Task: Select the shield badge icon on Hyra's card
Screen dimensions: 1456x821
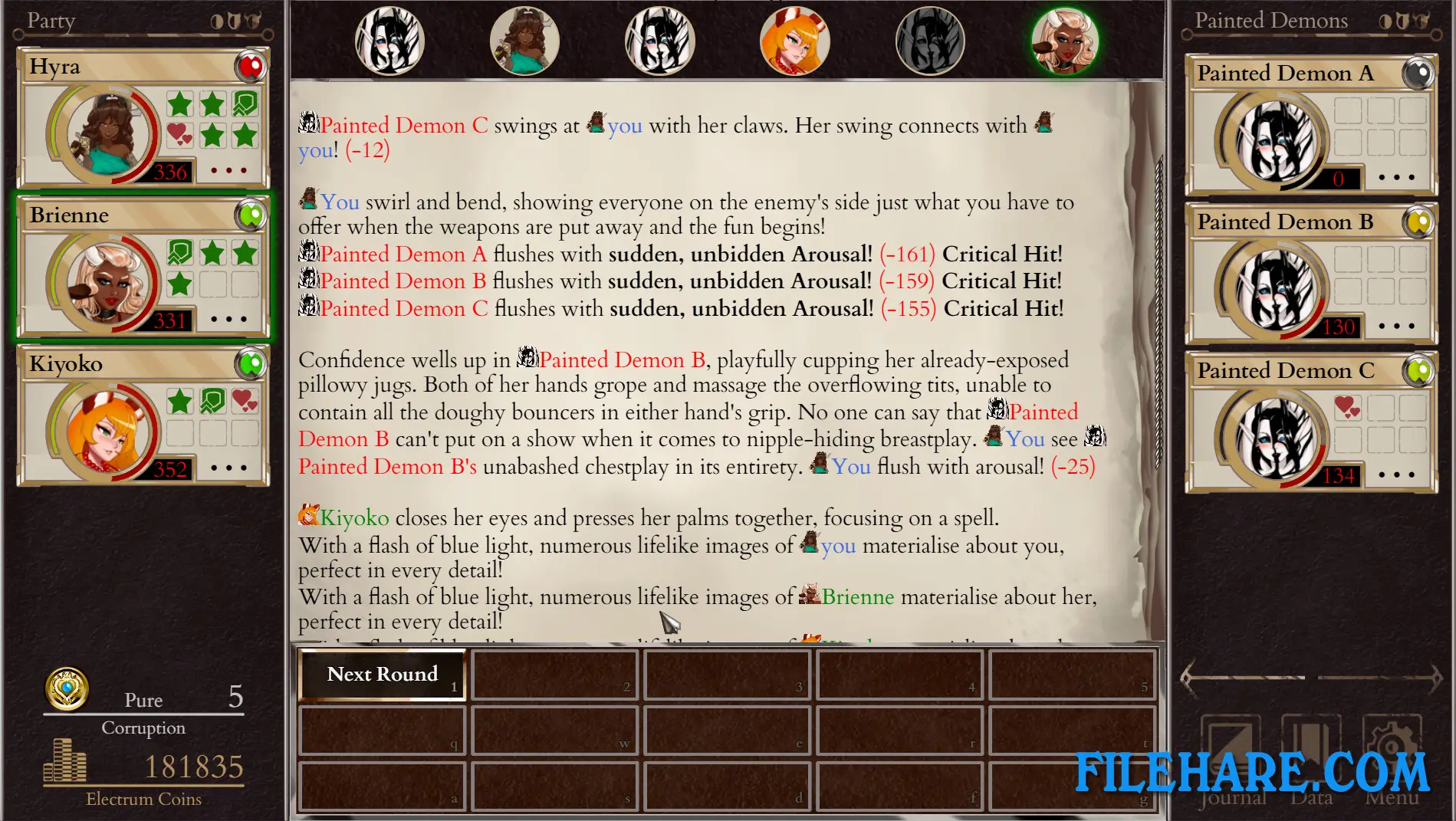Action: [244, 105]
